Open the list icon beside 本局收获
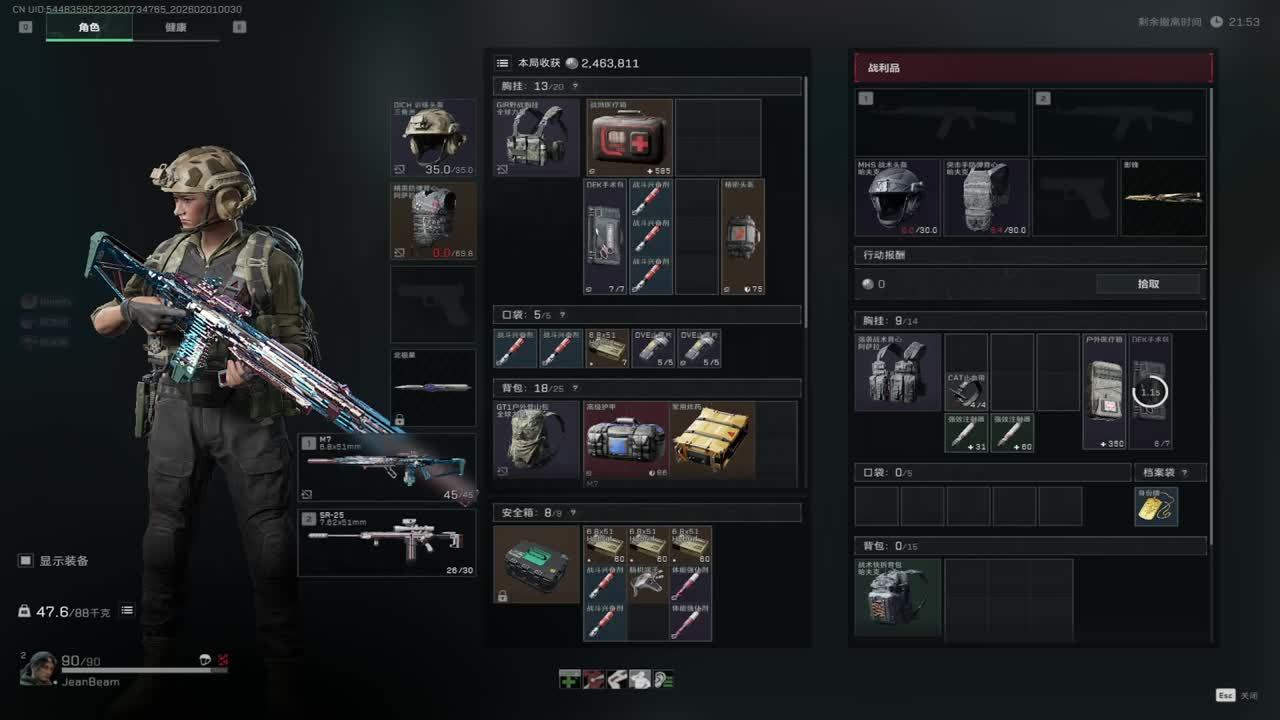This screenshot has height=720, width=1280. 503,63
